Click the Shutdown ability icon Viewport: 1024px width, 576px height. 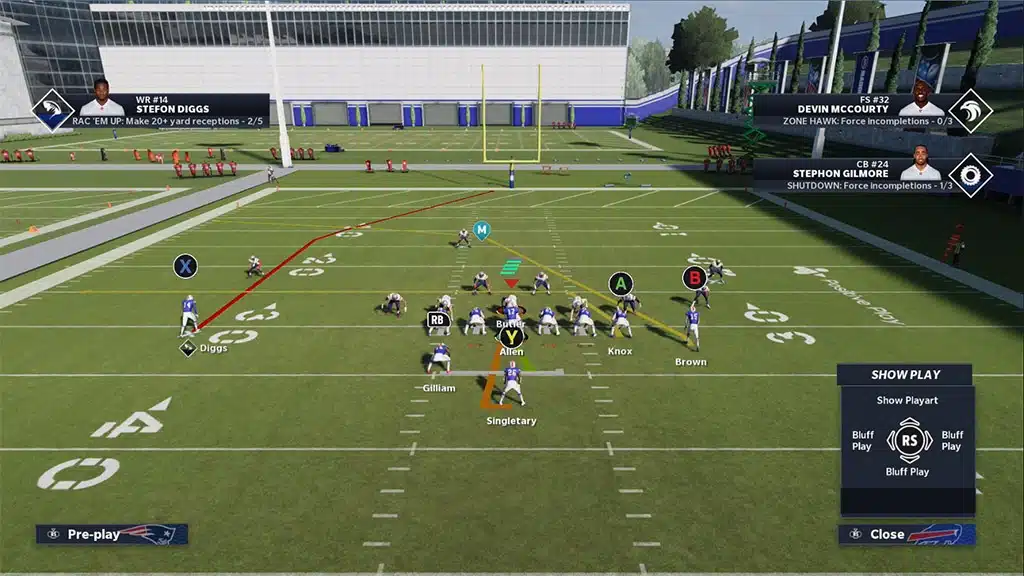(x=970, y=175)
